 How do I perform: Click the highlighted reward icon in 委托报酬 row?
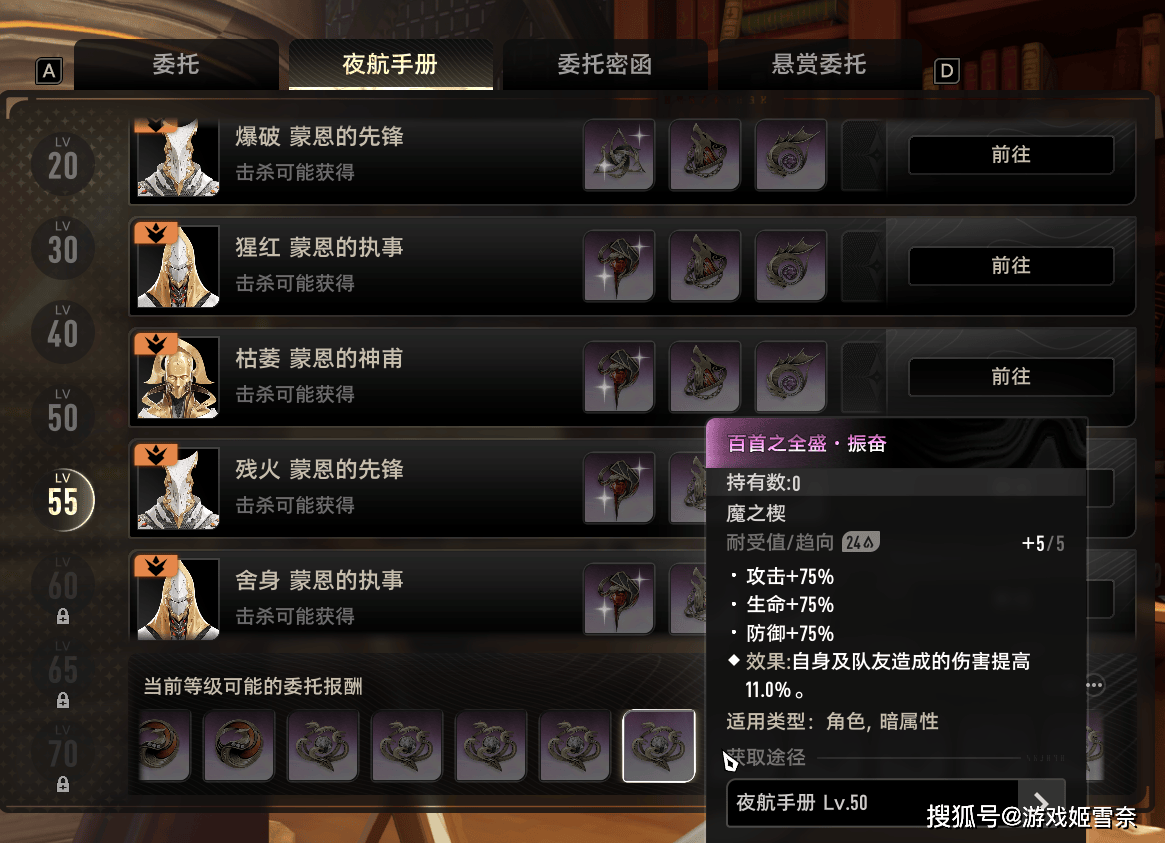[x=659, y=746]
